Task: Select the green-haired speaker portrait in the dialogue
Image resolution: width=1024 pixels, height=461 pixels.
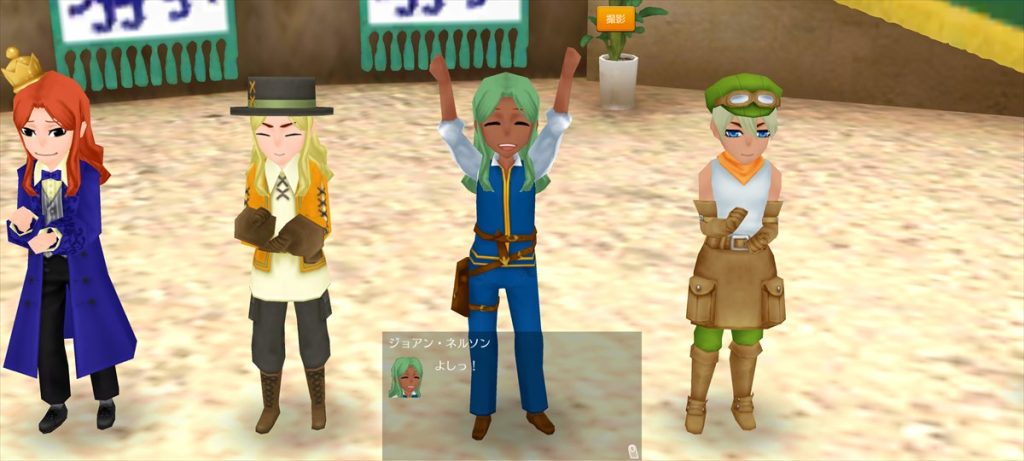Action: (405, 377)
